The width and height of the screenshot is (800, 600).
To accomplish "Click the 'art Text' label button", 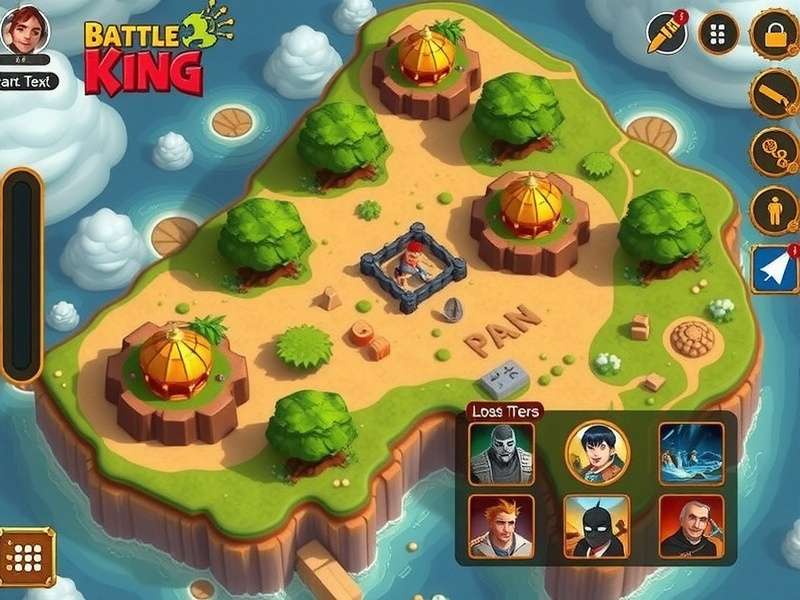I will coord(26,82).
